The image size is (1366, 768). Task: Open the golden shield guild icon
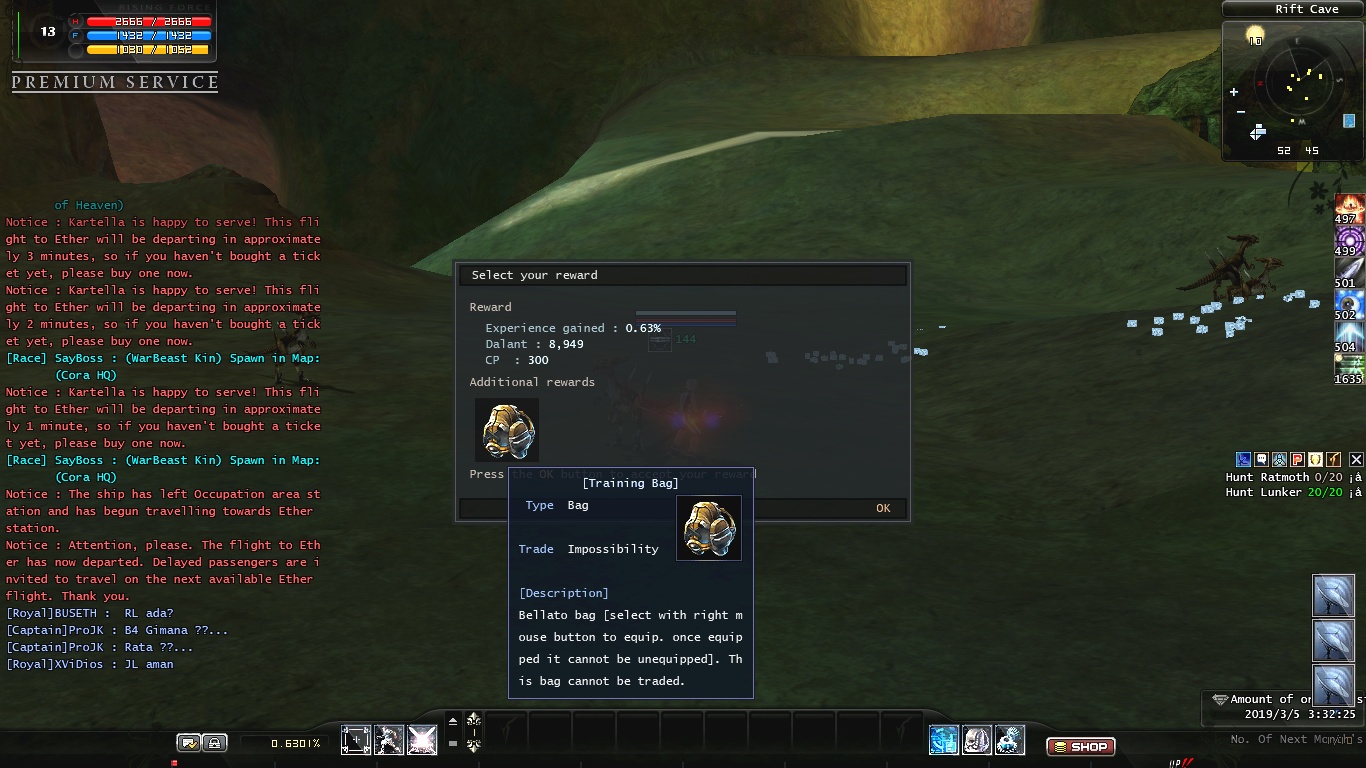click(x=1316, y=459)
